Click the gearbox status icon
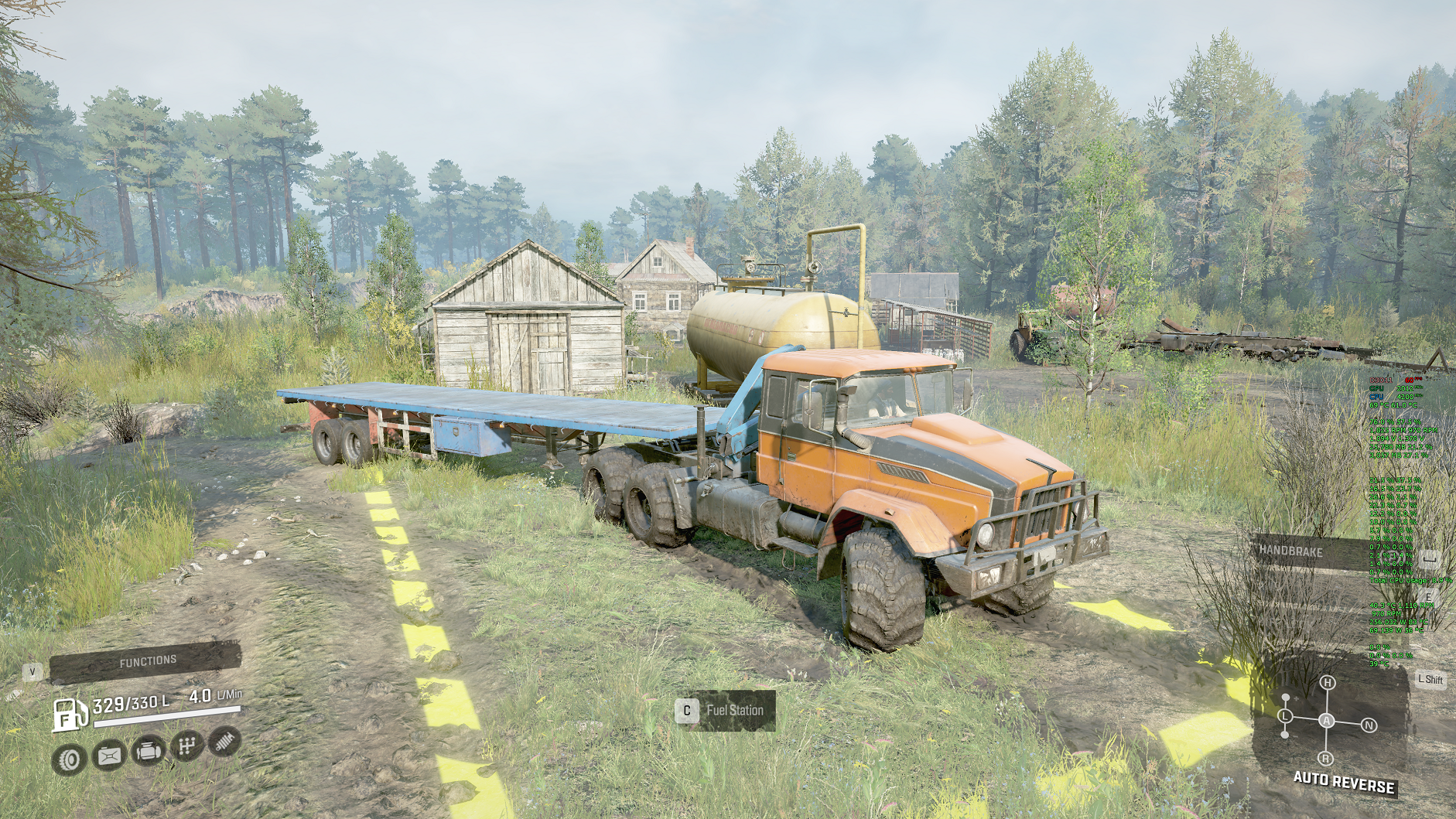This screenshot has height=819, width=1456. [x=186, y=747]
